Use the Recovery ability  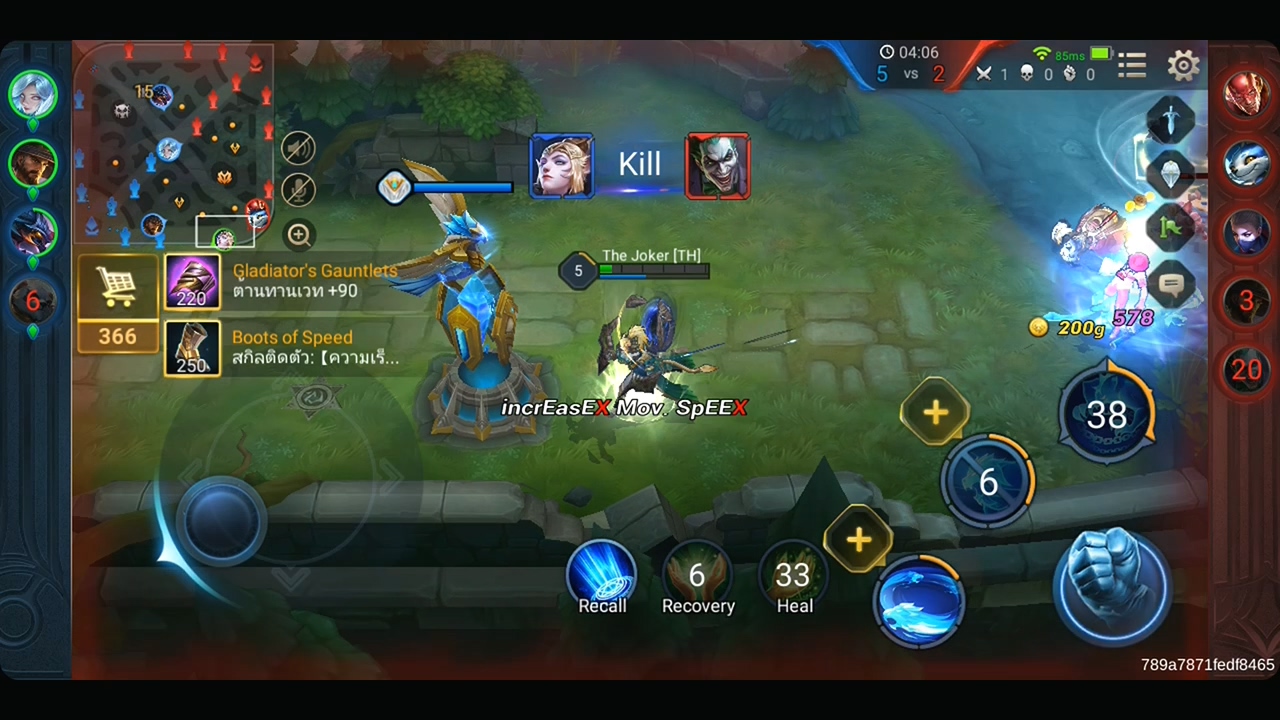697,574
